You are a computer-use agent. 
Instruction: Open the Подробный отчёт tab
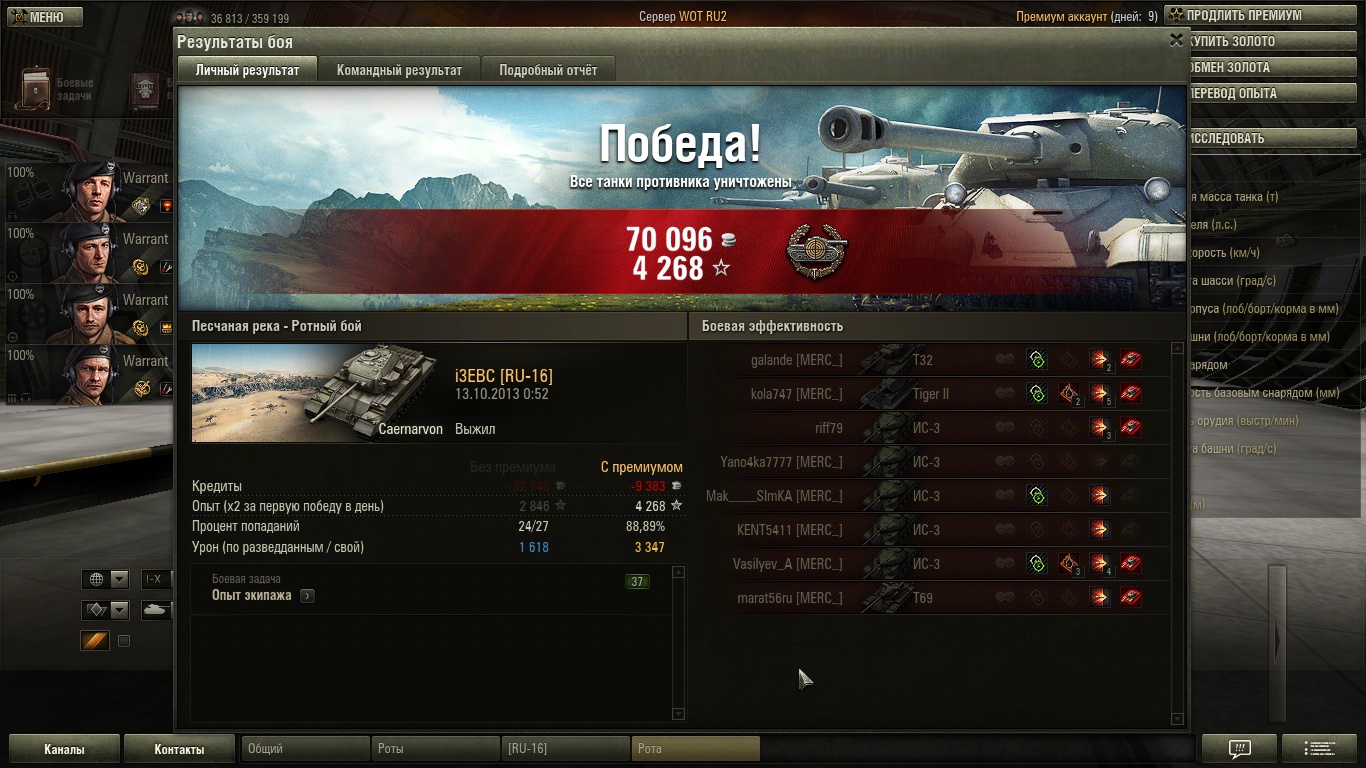click(x=548, y=70)
